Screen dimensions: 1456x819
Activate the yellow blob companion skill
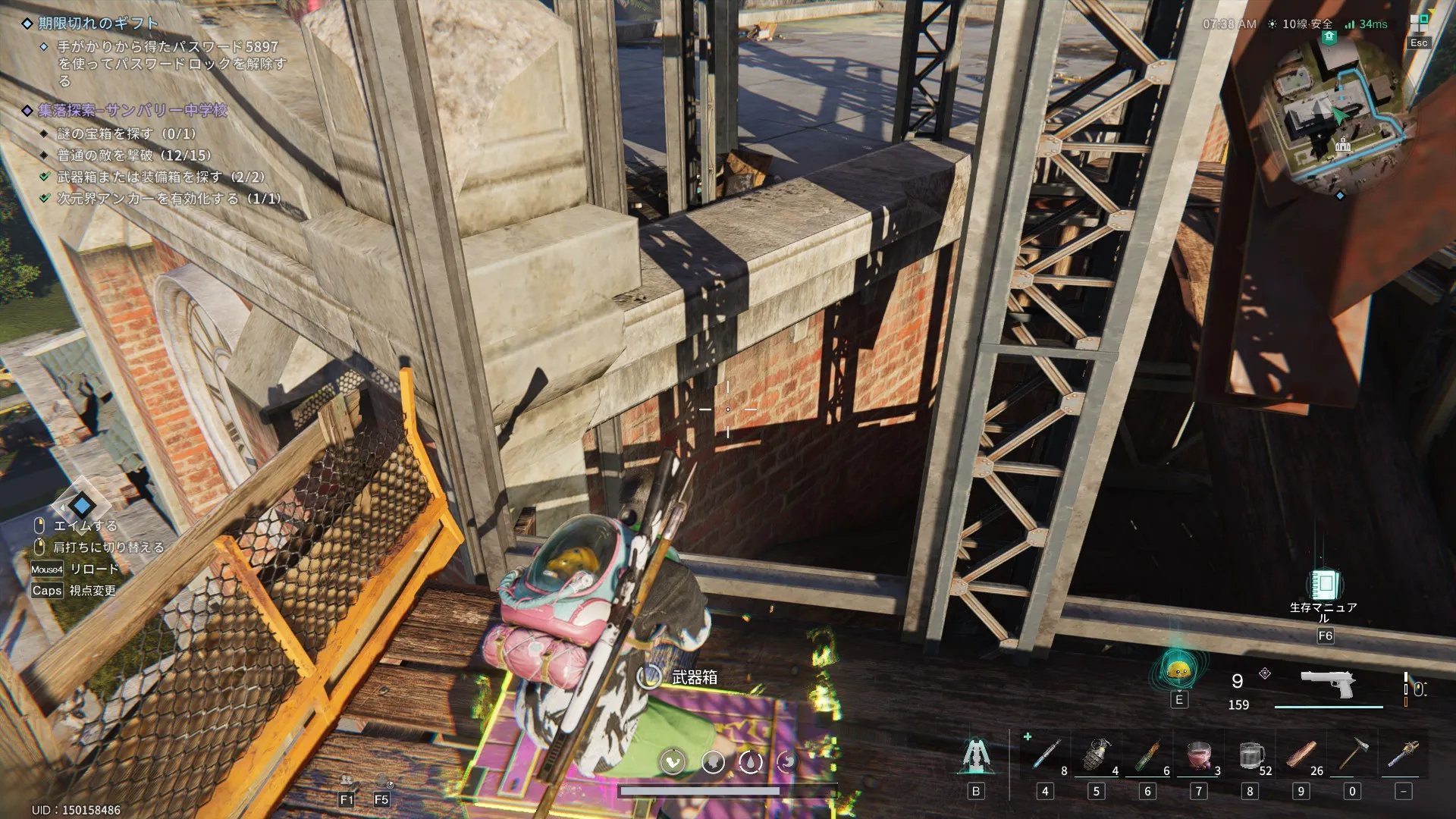point(1178,670)
